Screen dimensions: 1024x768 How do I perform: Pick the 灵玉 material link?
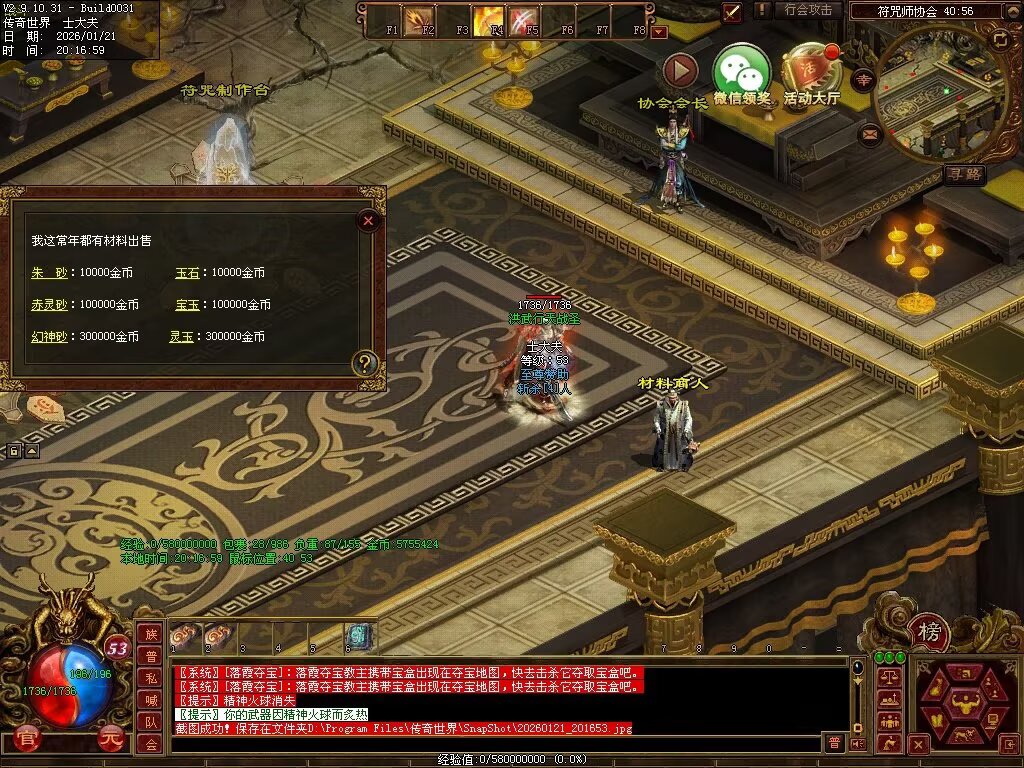180,337
